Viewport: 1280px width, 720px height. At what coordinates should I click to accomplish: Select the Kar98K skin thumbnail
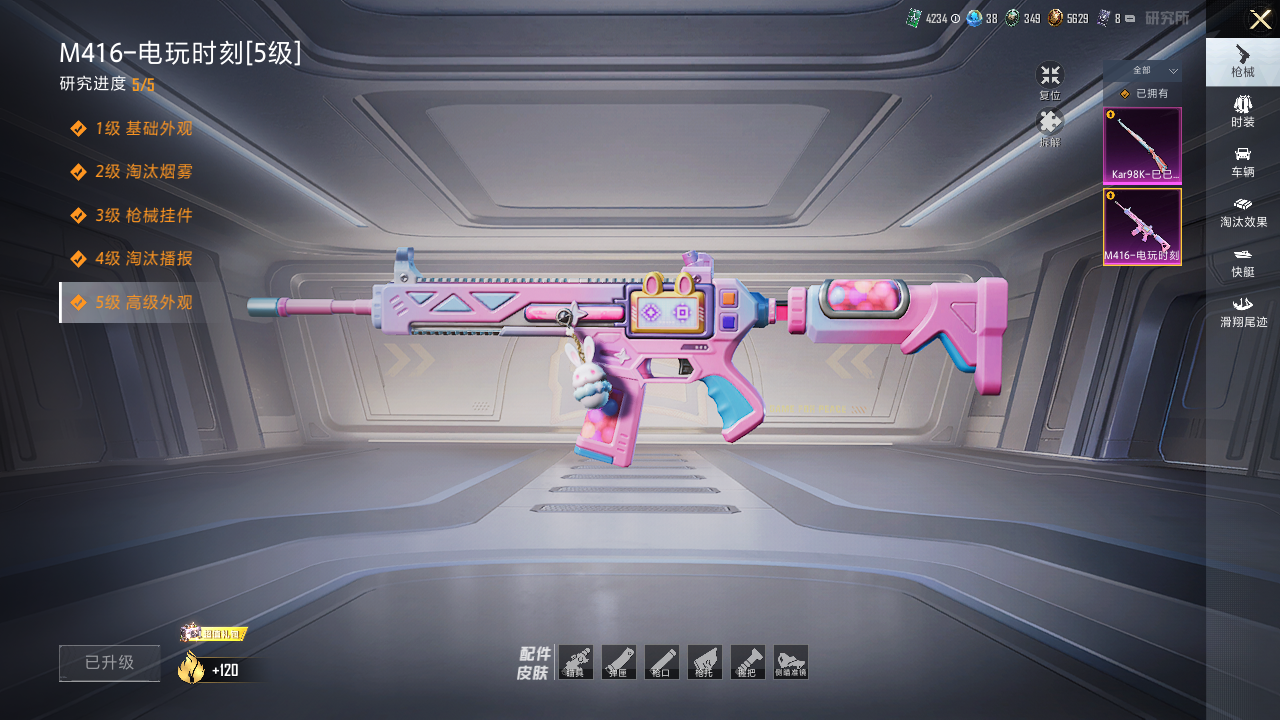pyautogui.click(x=1142, y=146)
